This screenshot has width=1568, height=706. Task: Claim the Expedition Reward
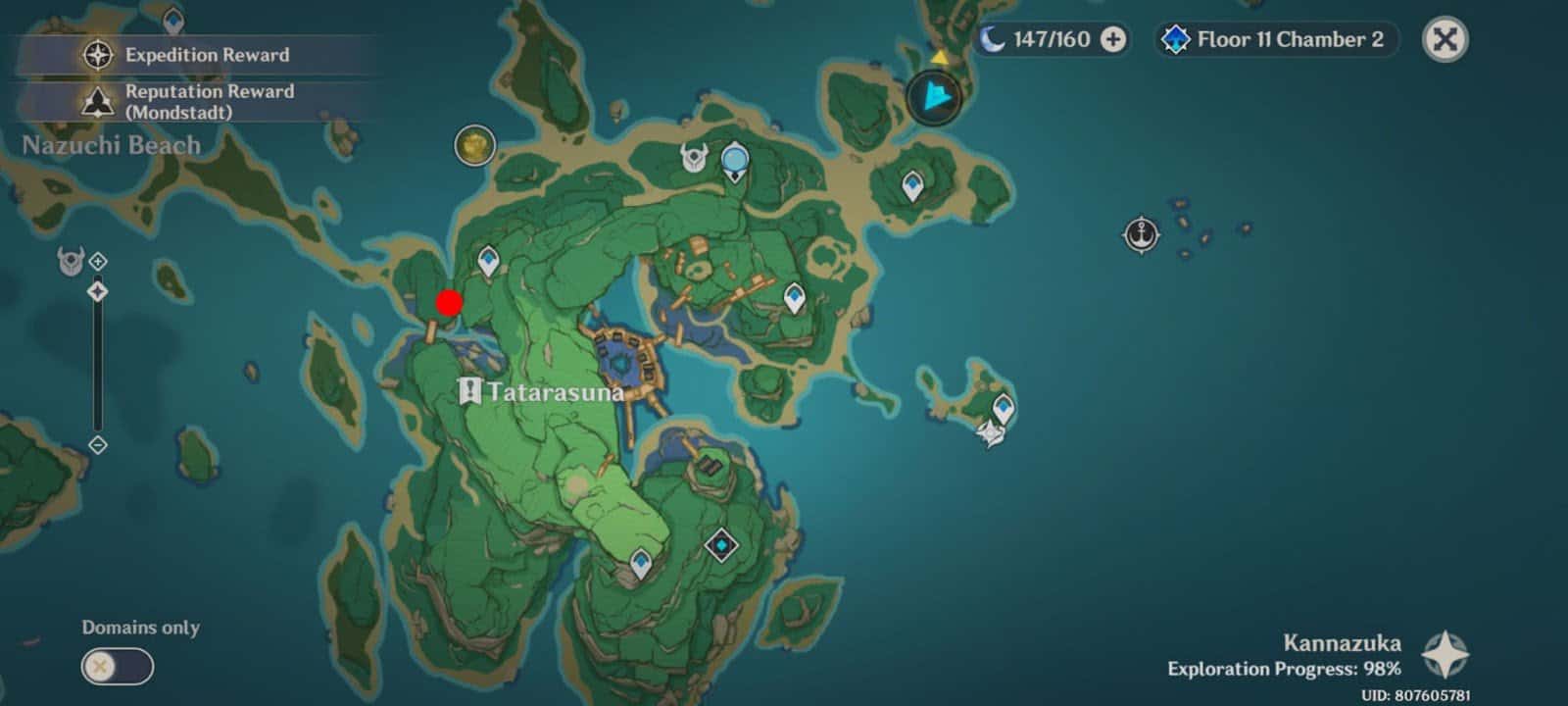pyautogui.click(x=186, y=55)
